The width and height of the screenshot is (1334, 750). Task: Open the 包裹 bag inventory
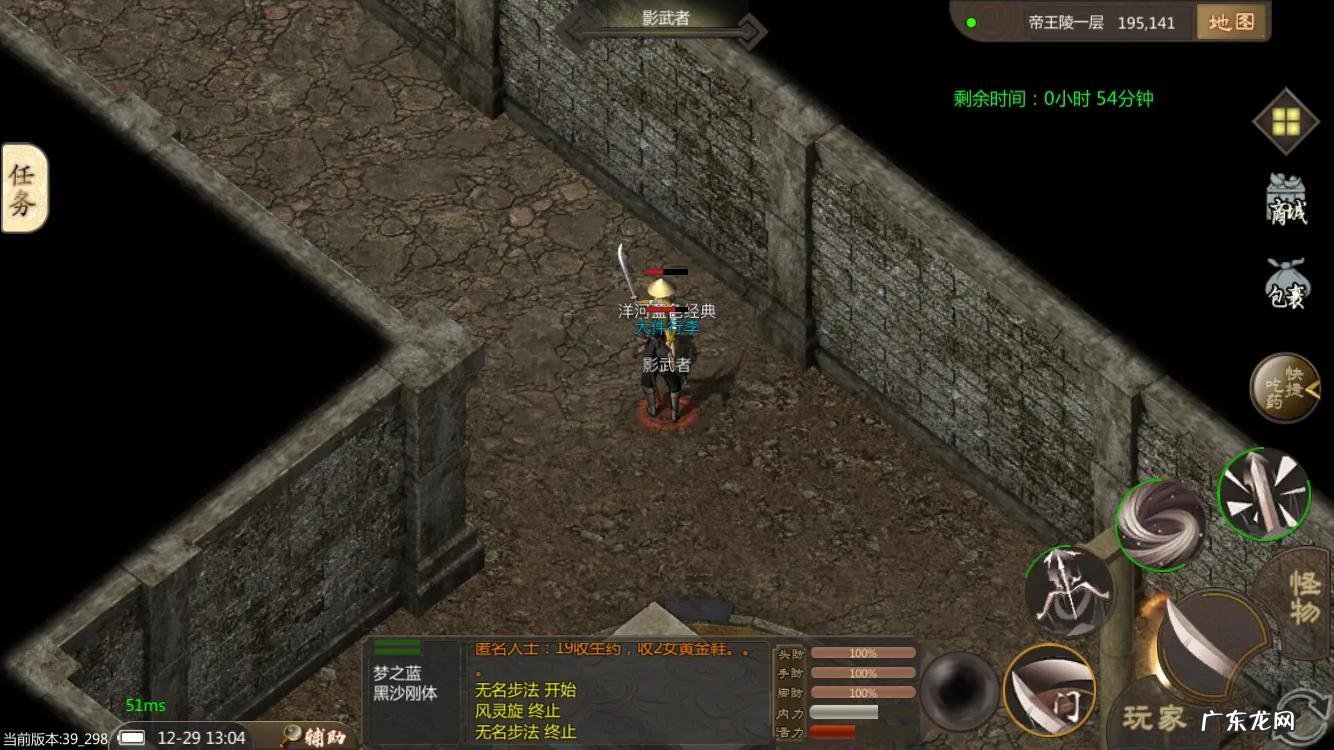[1287, 283]
